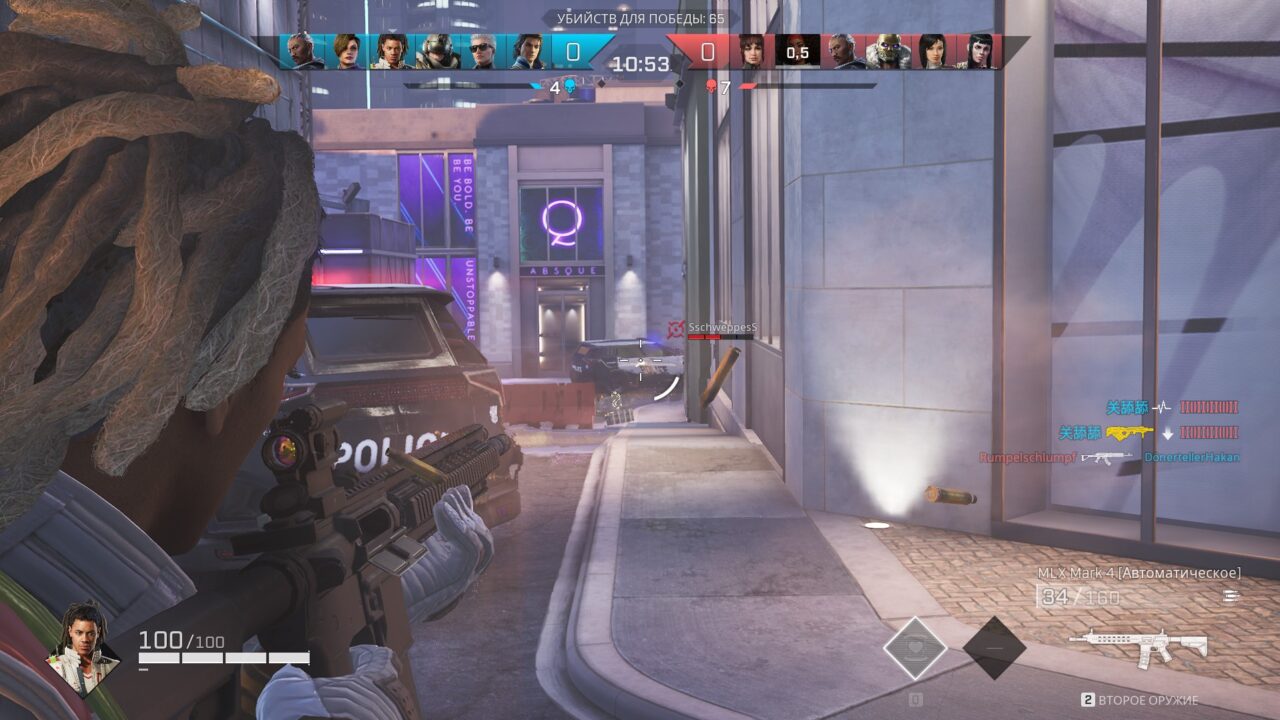Activate the heart diamond ability icon

[915, 648]
